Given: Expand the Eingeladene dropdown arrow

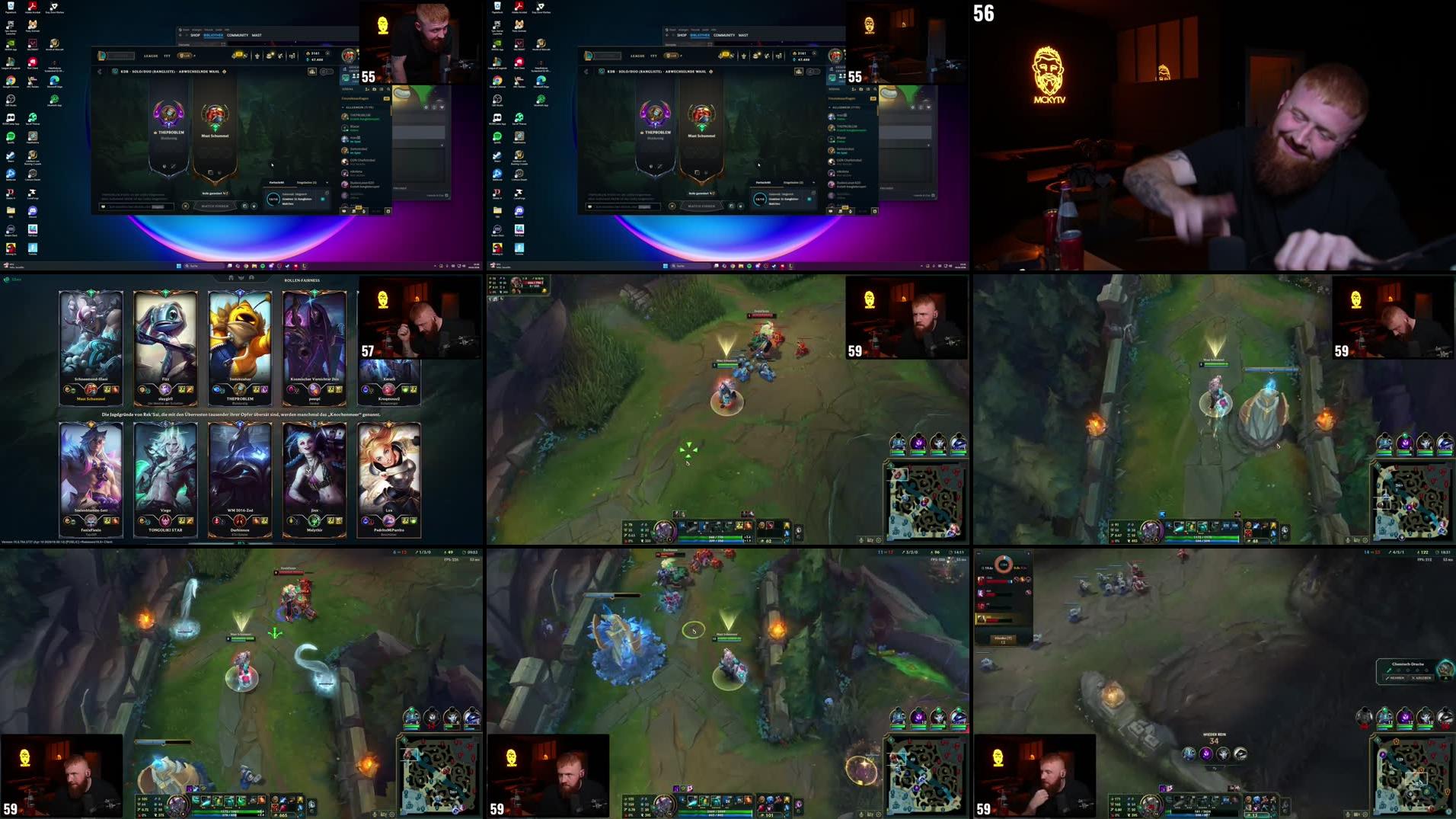Looking at the screenshot, I should (x=327, y=182).
